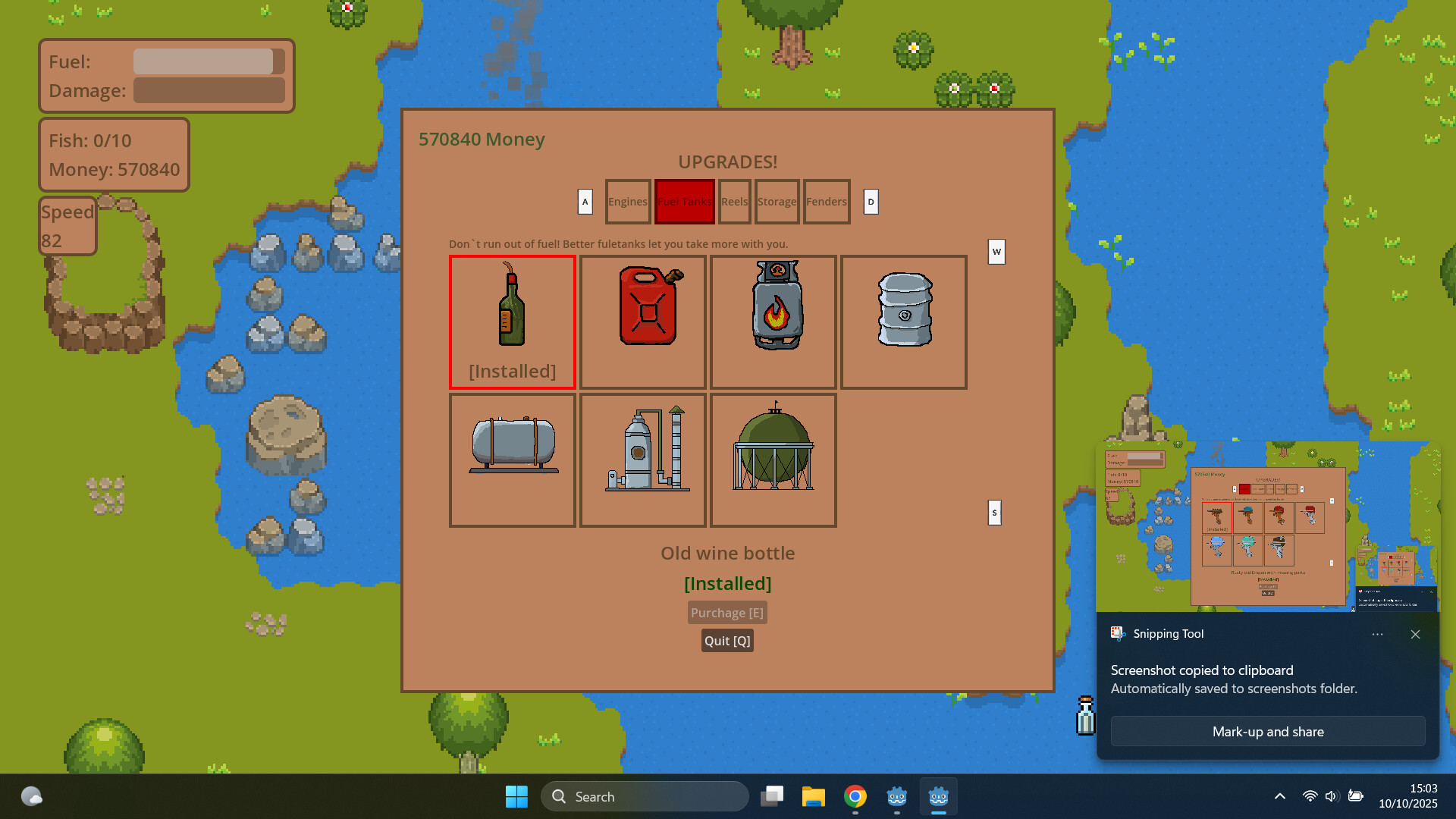Select the distillation tower upgrade
Image resolution: width=1456 pixels, height=819 pixels.
click(642, 460)
